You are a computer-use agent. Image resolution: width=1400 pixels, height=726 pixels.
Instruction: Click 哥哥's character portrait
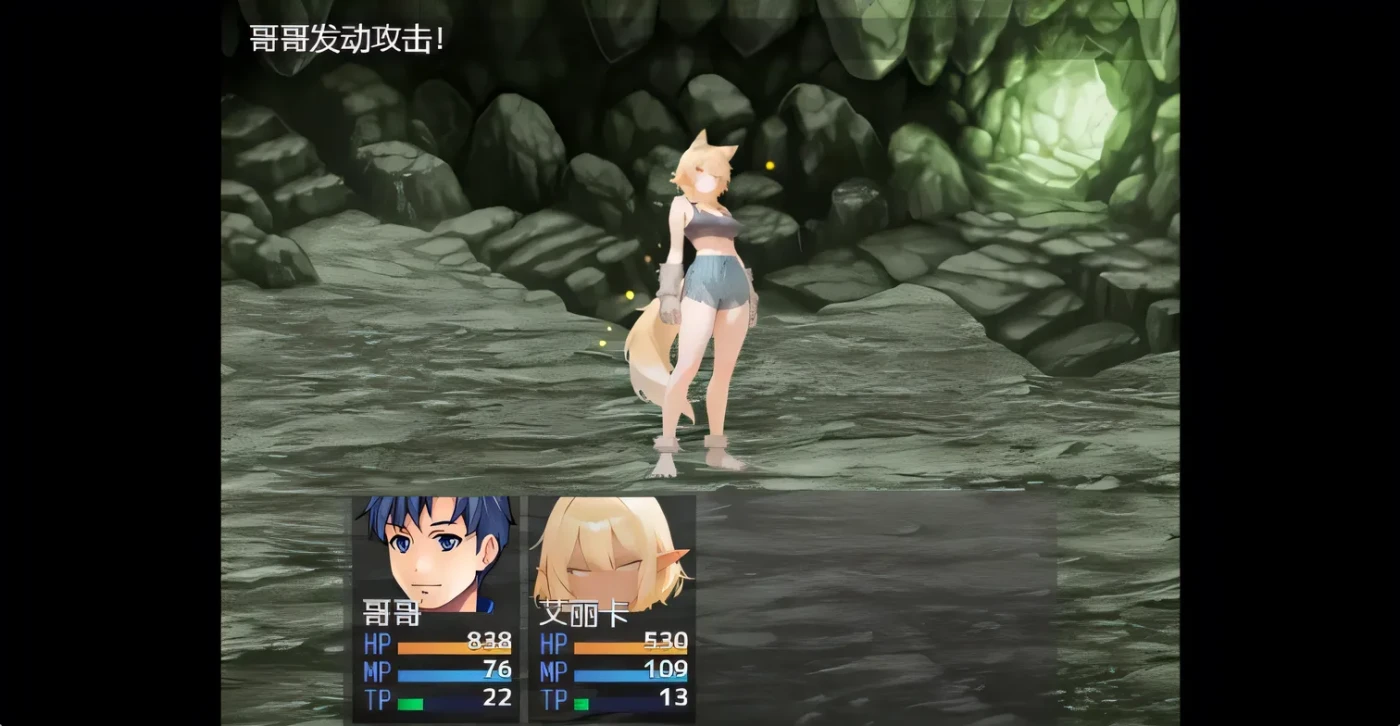432,550
